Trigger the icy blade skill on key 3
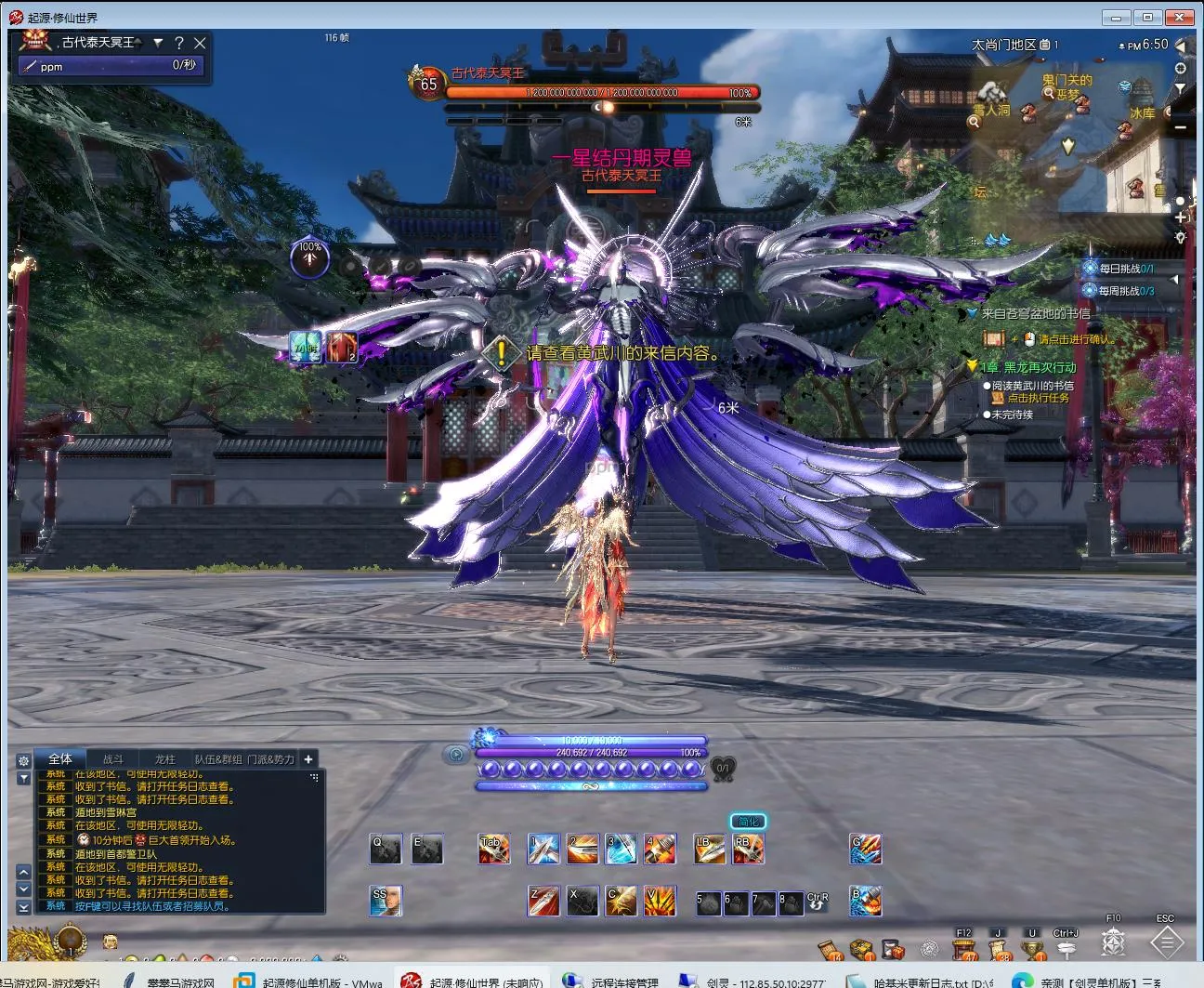The height and width of the screenshot is (988, 1204). [x=621, y=849]
